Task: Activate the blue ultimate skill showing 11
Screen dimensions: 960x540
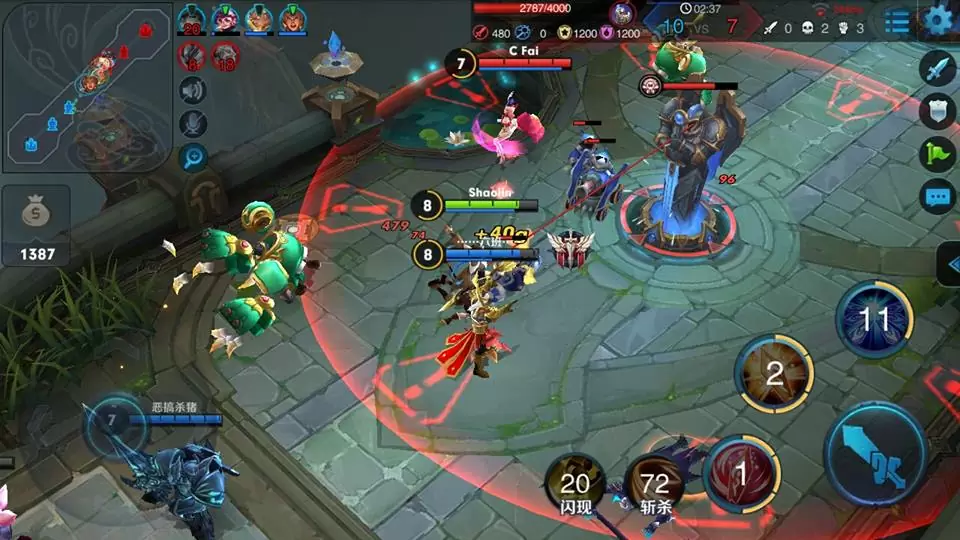Action: [x=874, y=320]
